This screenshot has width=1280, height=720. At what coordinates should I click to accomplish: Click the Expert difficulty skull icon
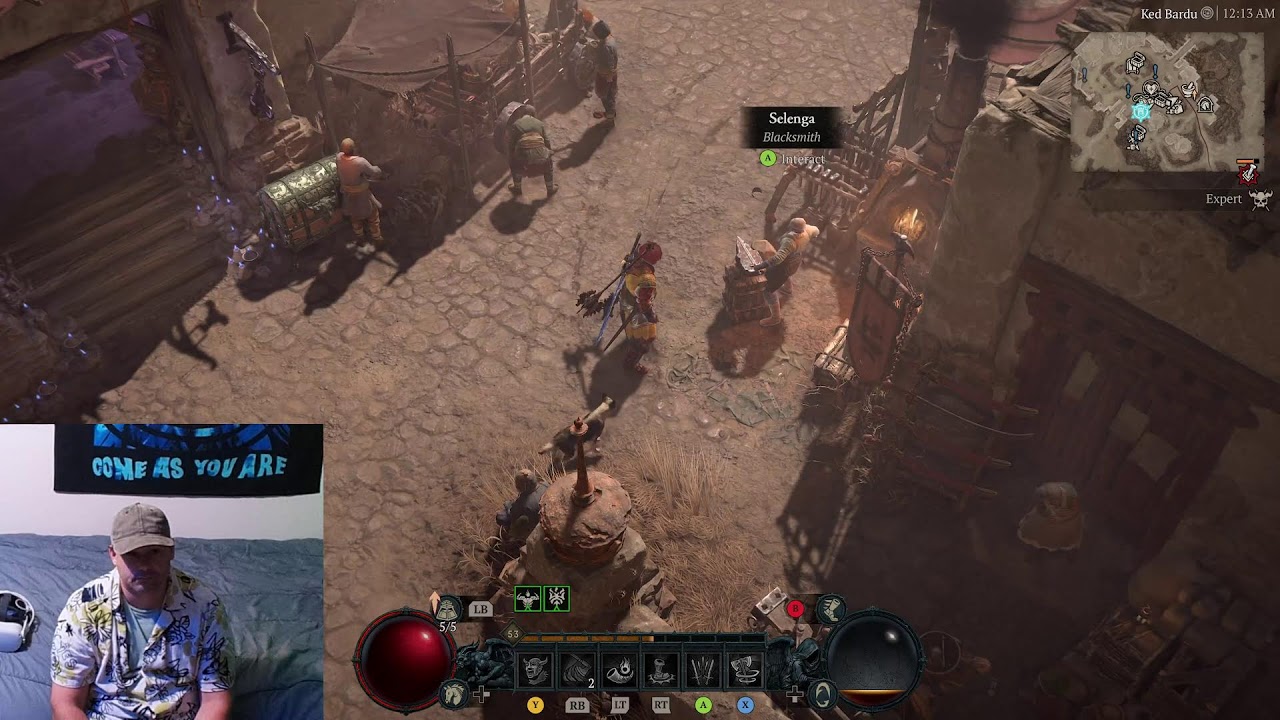(1260, 199)
